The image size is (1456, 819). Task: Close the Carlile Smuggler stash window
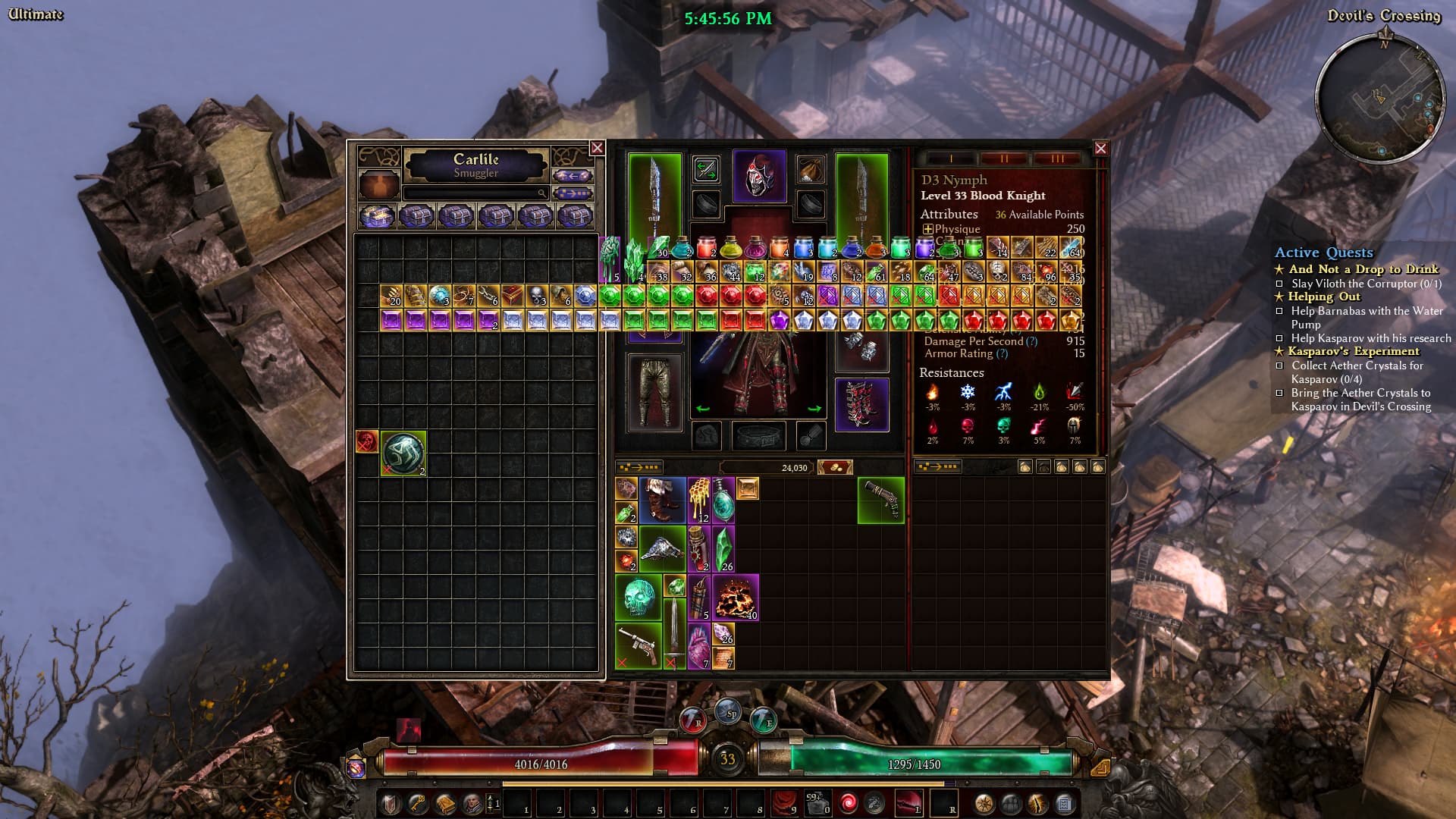(x=597, y=148)
